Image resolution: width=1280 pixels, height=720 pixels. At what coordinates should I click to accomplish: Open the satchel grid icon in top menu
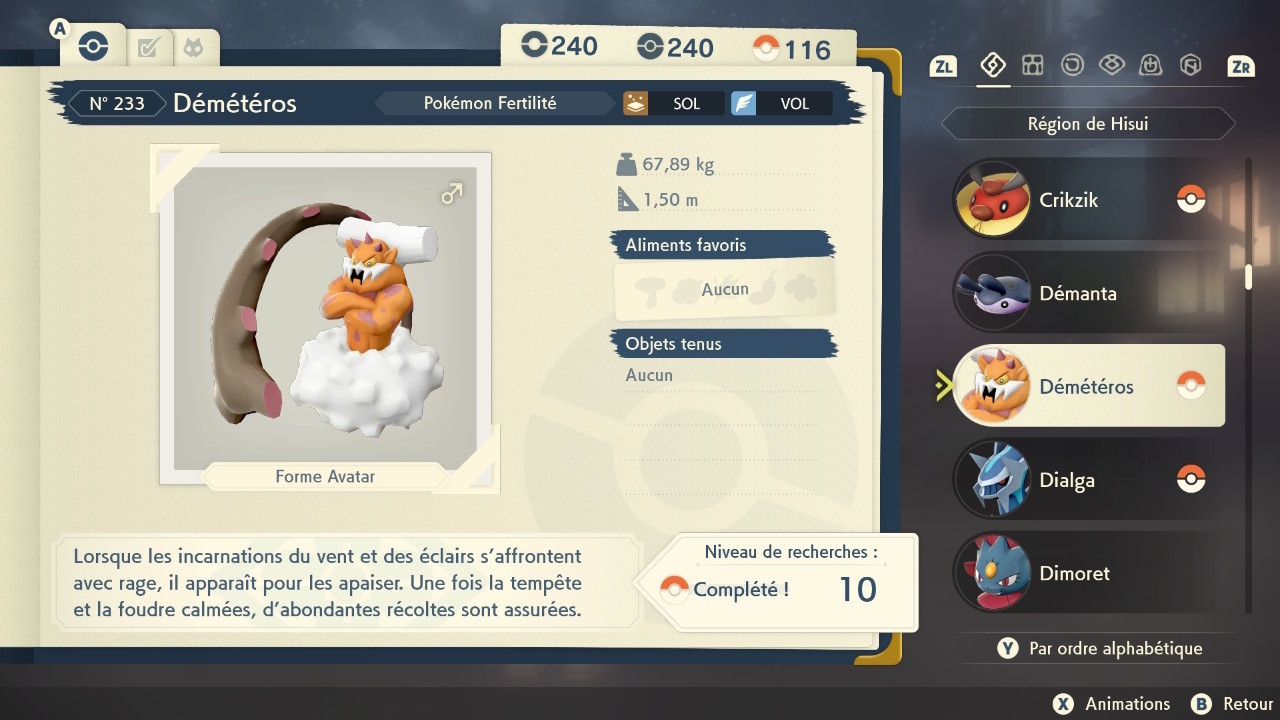coord(1032,63)
